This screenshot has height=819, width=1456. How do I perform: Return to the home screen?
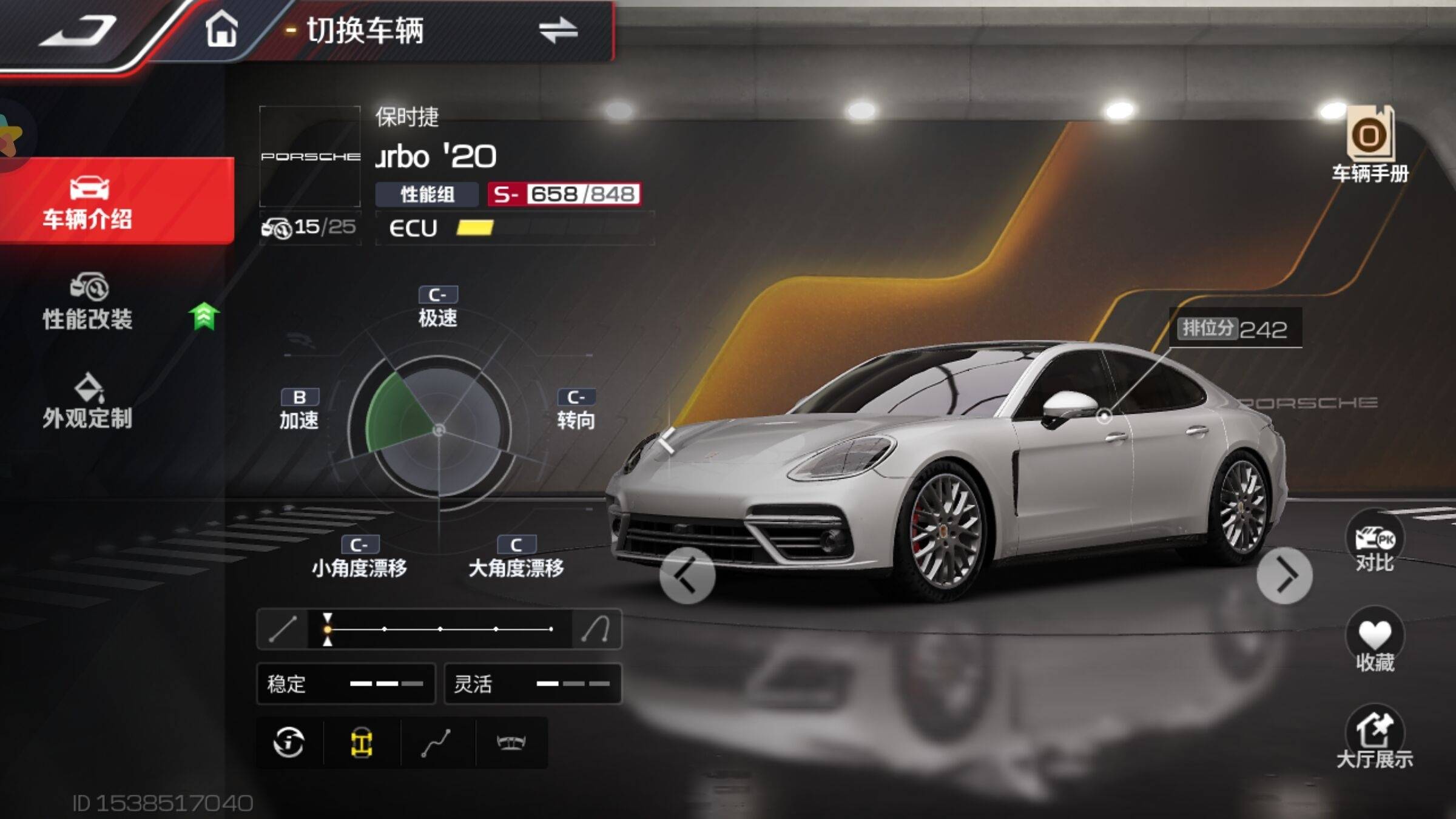click(x=221, y=29)
